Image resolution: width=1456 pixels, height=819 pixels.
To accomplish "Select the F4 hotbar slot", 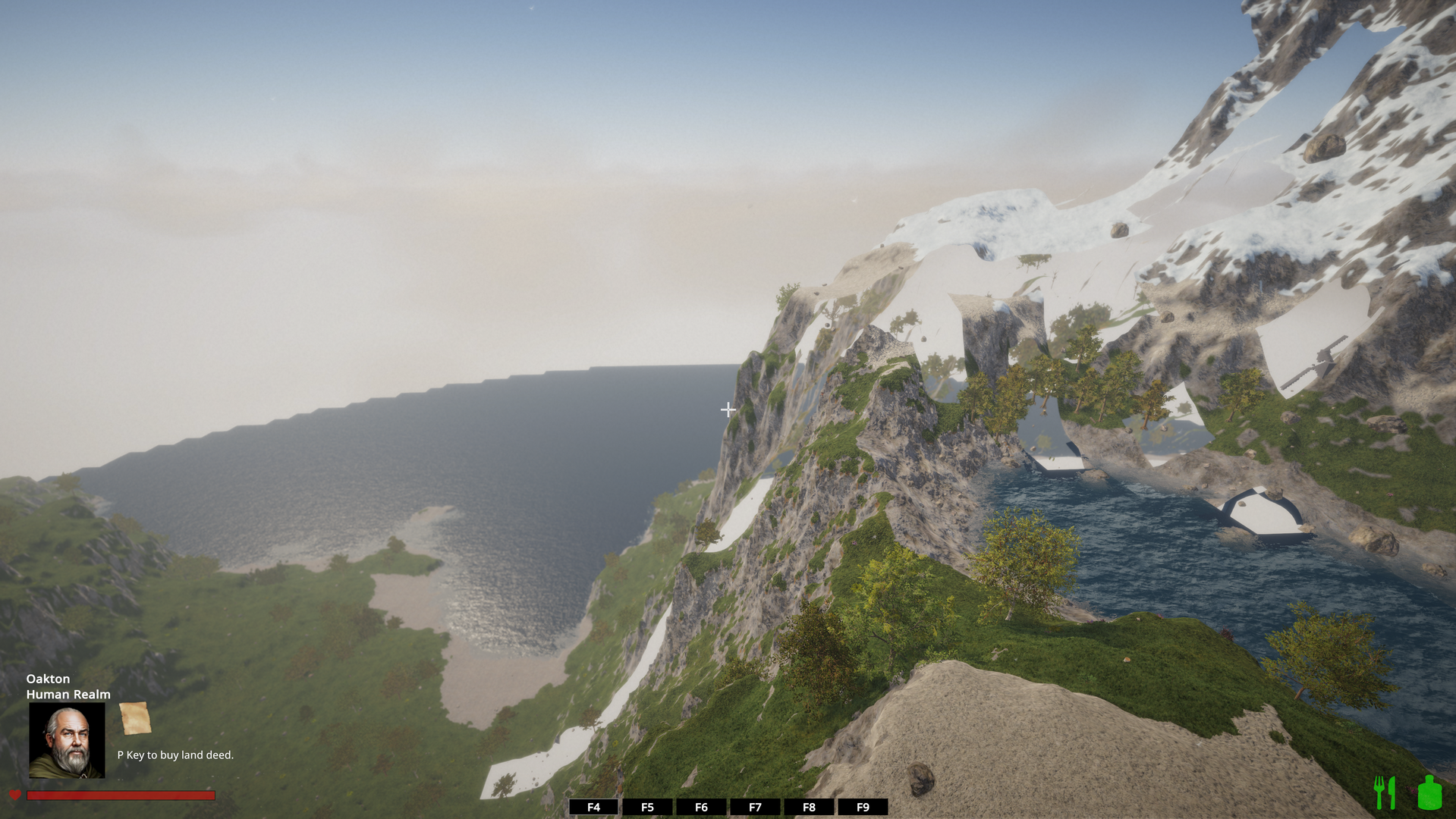I will (593, 807).
